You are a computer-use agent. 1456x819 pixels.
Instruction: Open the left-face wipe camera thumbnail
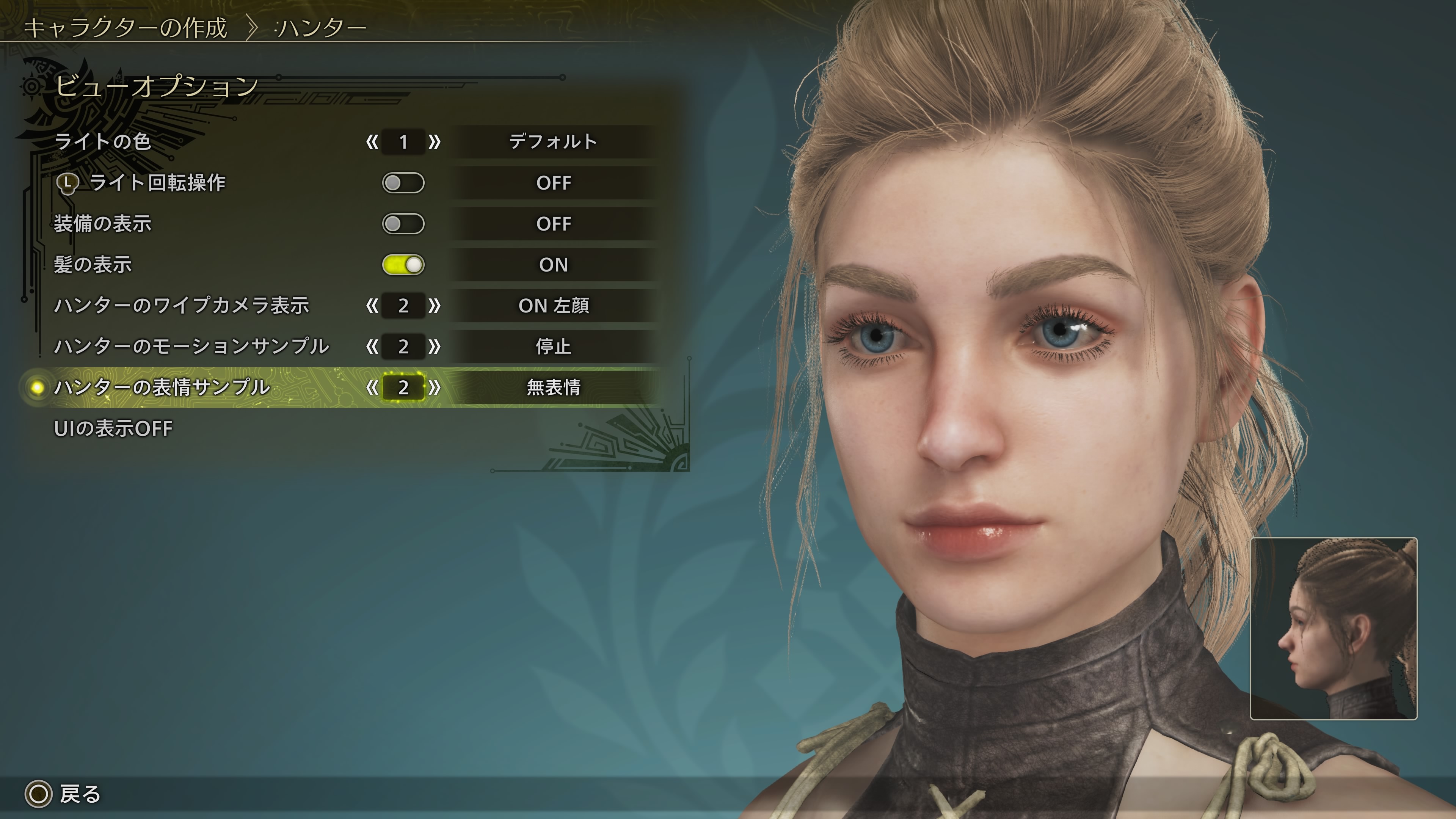[x=1334, y=628]
